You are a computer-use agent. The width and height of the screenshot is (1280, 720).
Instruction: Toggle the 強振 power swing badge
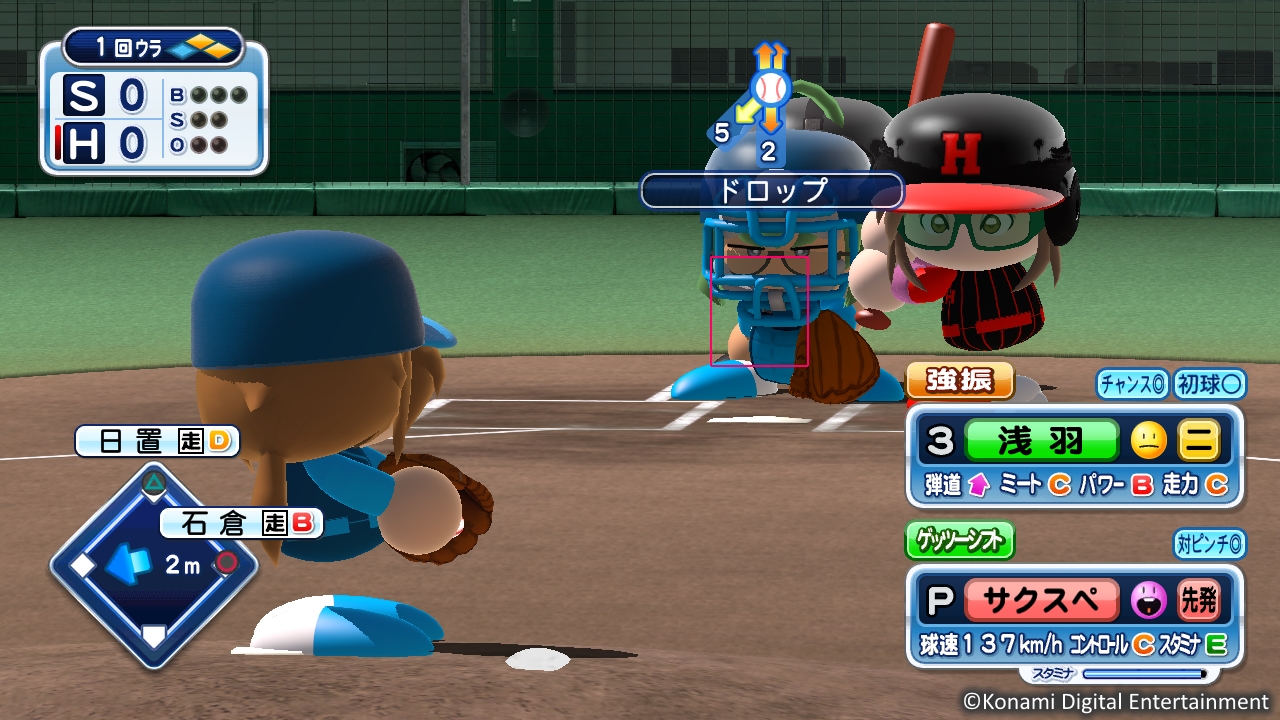coord(960,381)
